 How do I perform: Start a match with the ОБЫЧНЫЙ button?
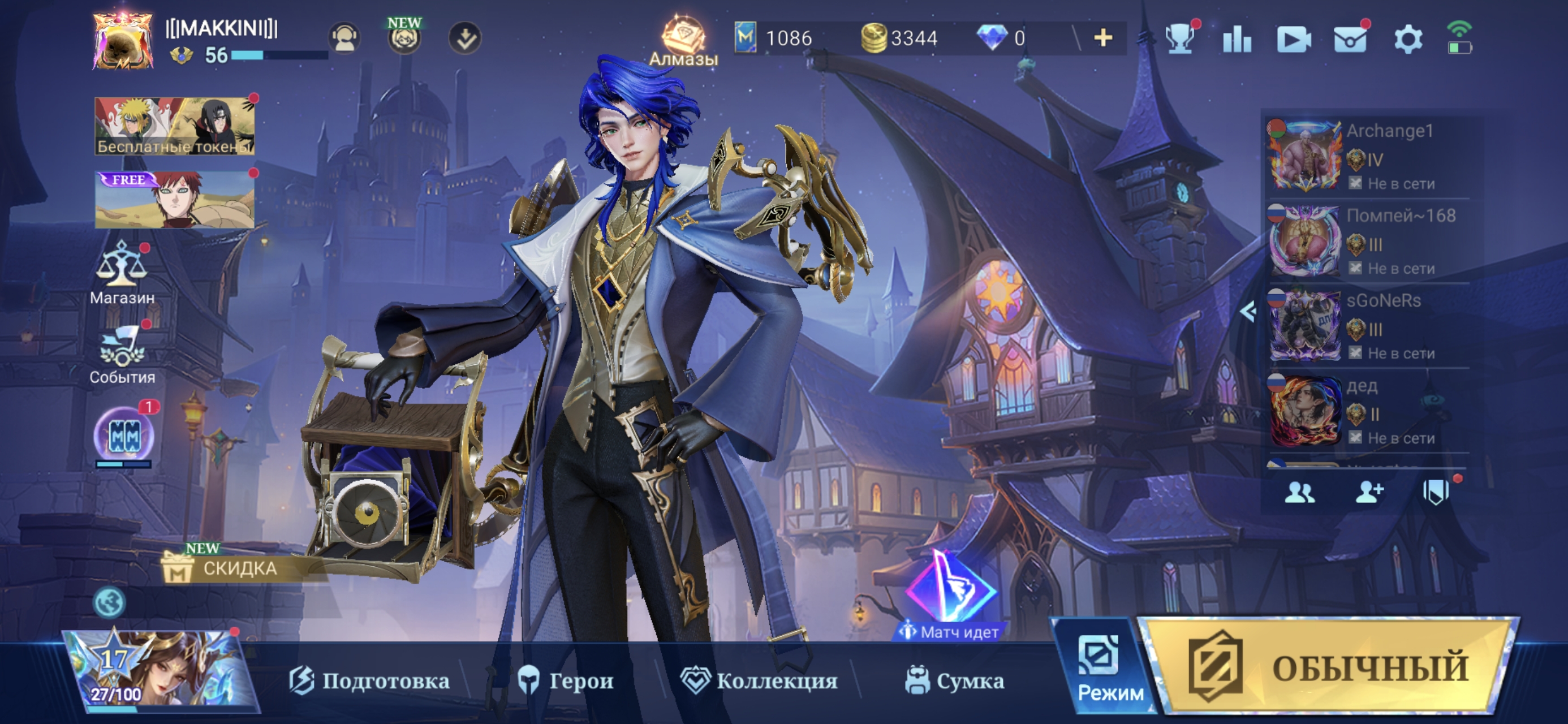pos(1327,667)
